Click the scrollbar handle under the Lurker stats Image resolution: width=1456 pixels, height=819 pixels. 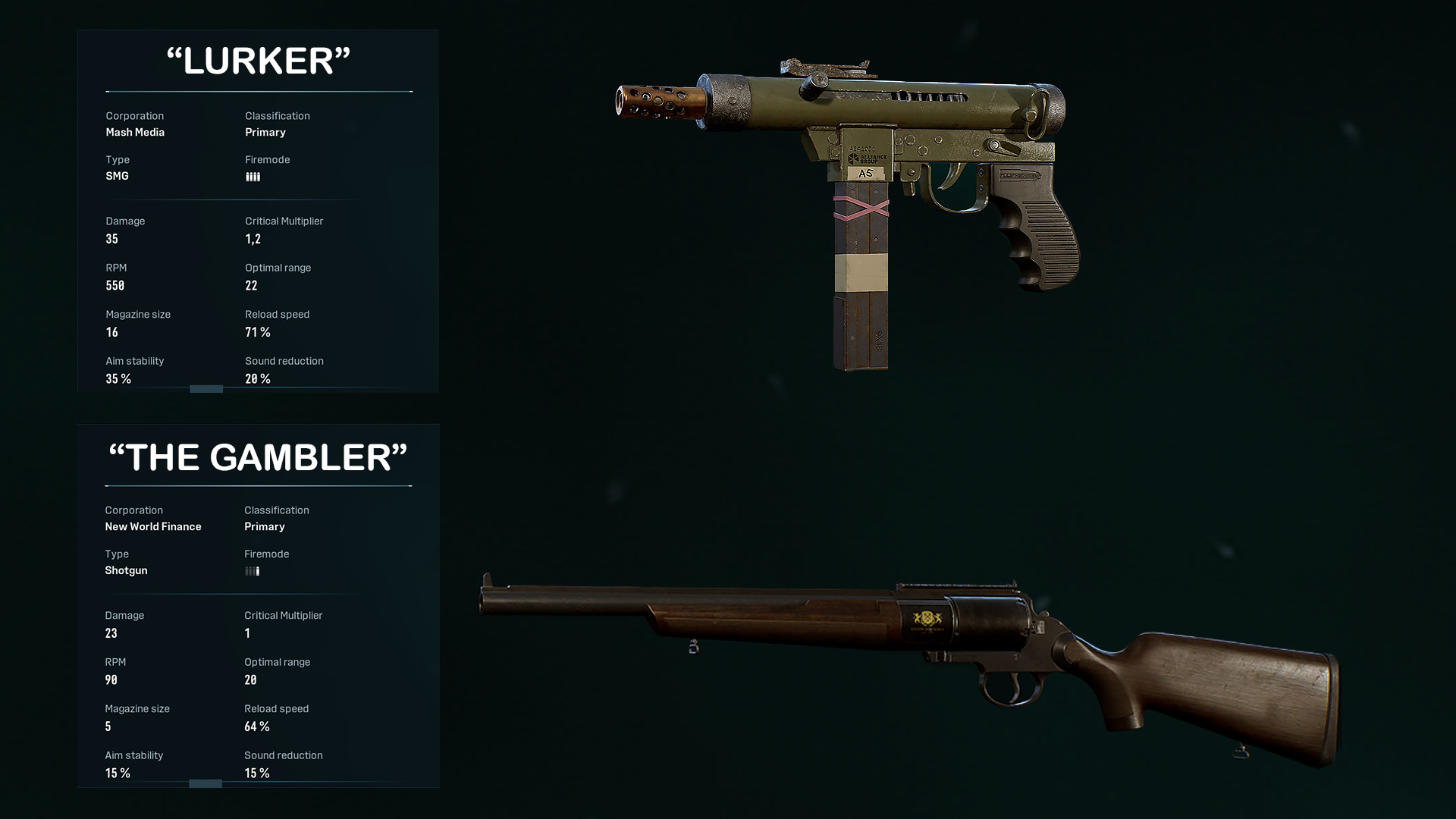coord(206,389)
